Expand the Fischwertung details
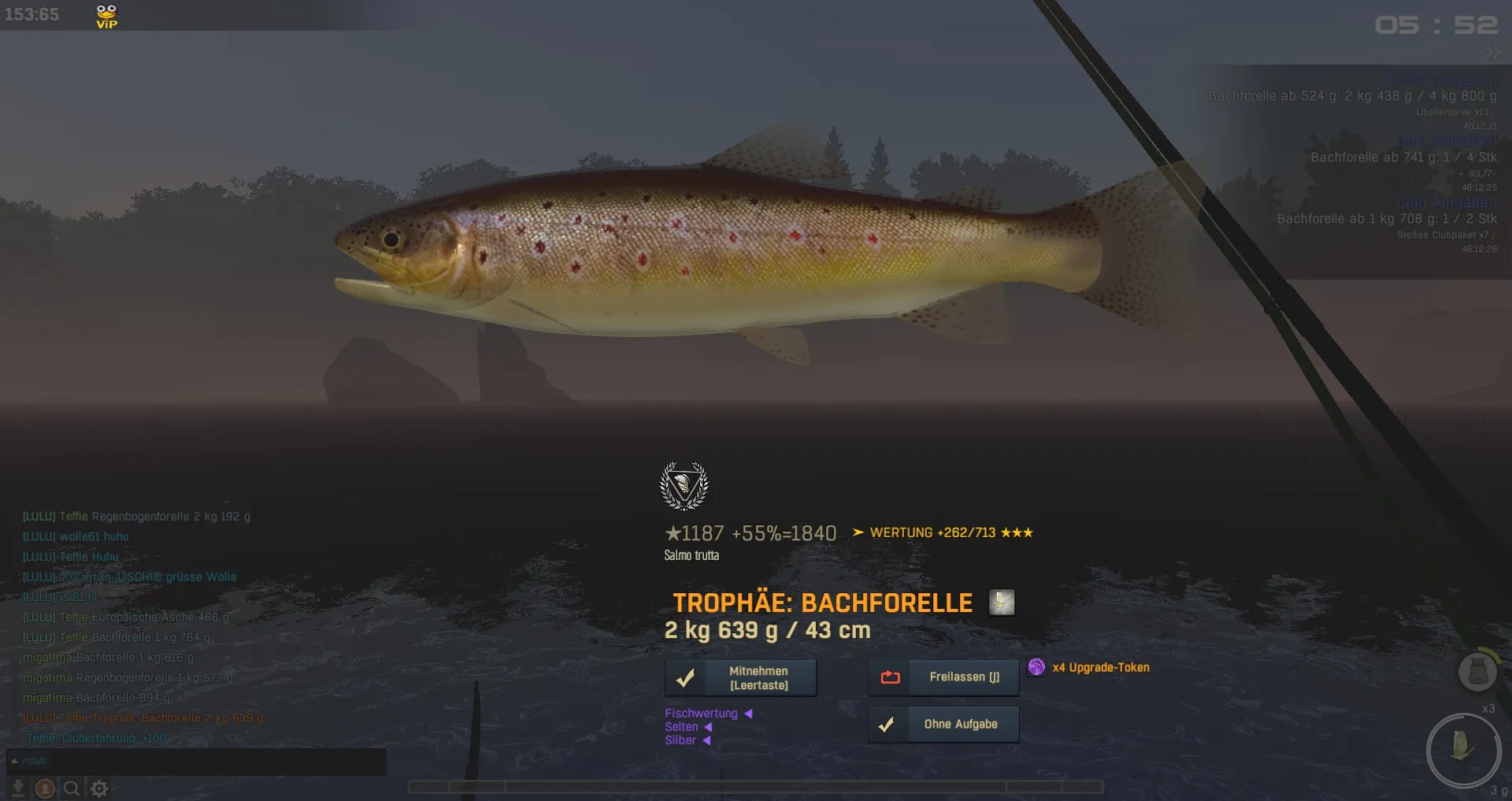 [748, 714]
